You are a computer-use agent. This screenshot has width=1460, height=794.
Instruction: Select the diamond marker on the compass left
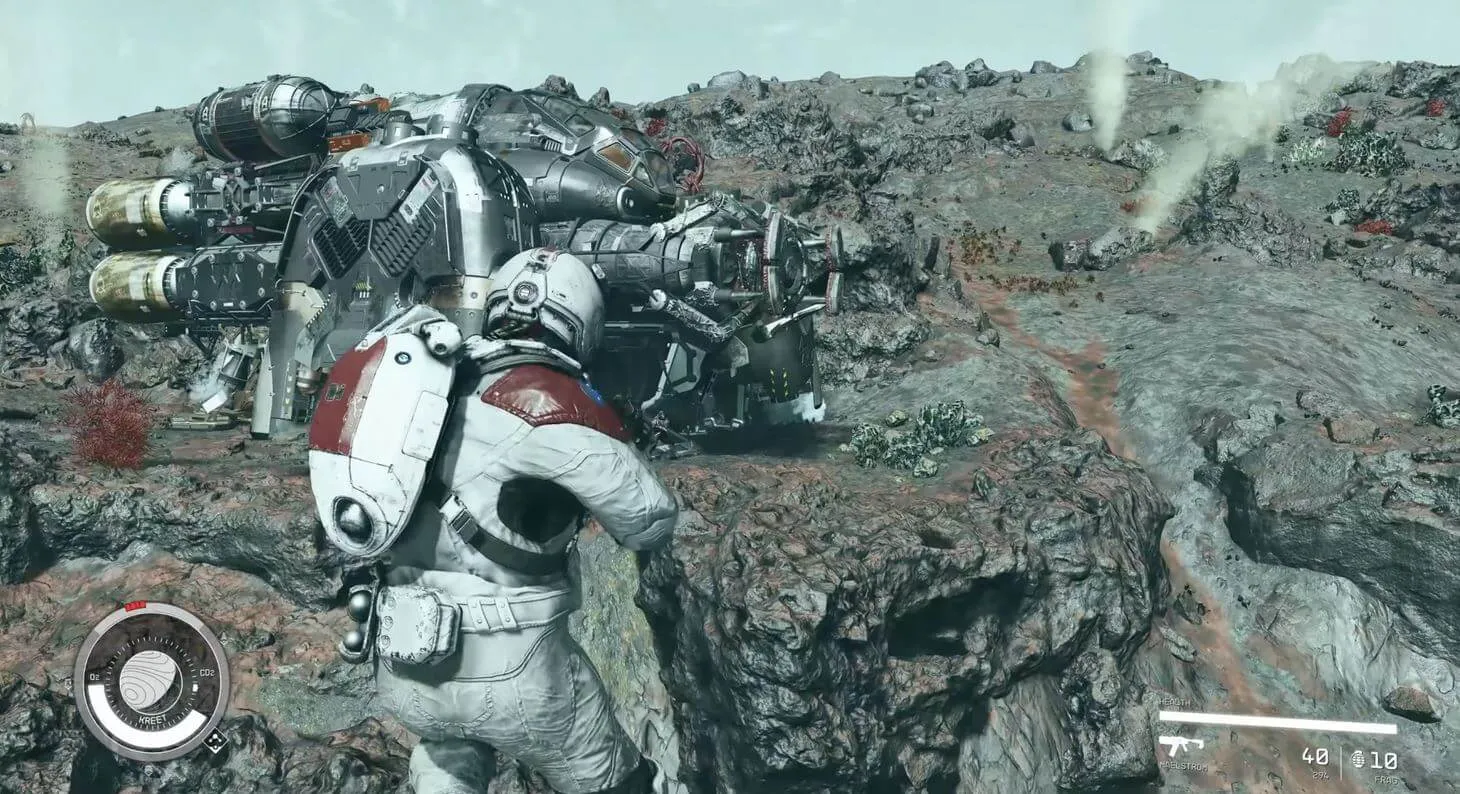click(x=68, y=684)
